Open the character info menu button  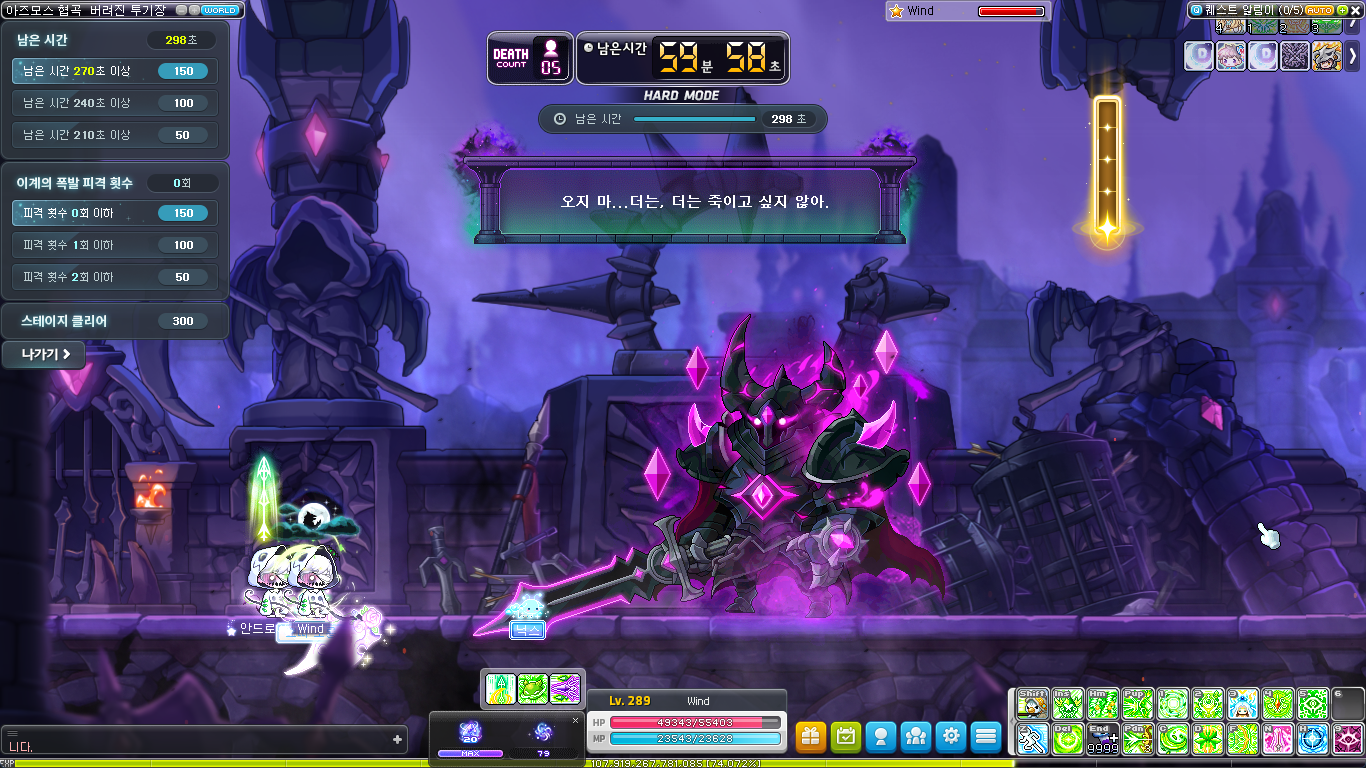[x=881, y=737]
